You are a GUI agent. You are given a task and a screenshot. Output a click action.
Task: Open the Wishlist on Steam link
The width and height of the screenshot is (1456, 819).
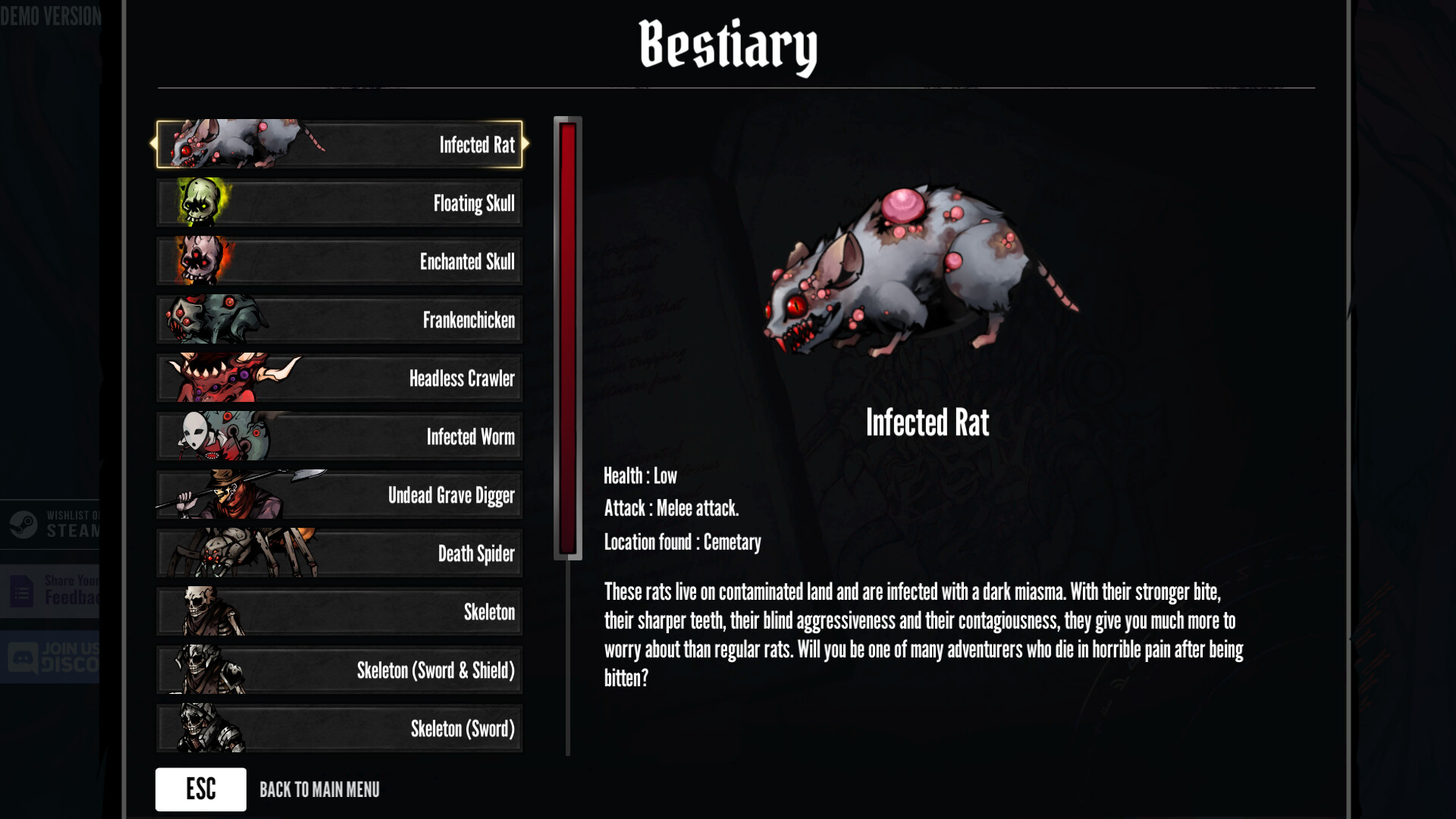tap(50, 524)
